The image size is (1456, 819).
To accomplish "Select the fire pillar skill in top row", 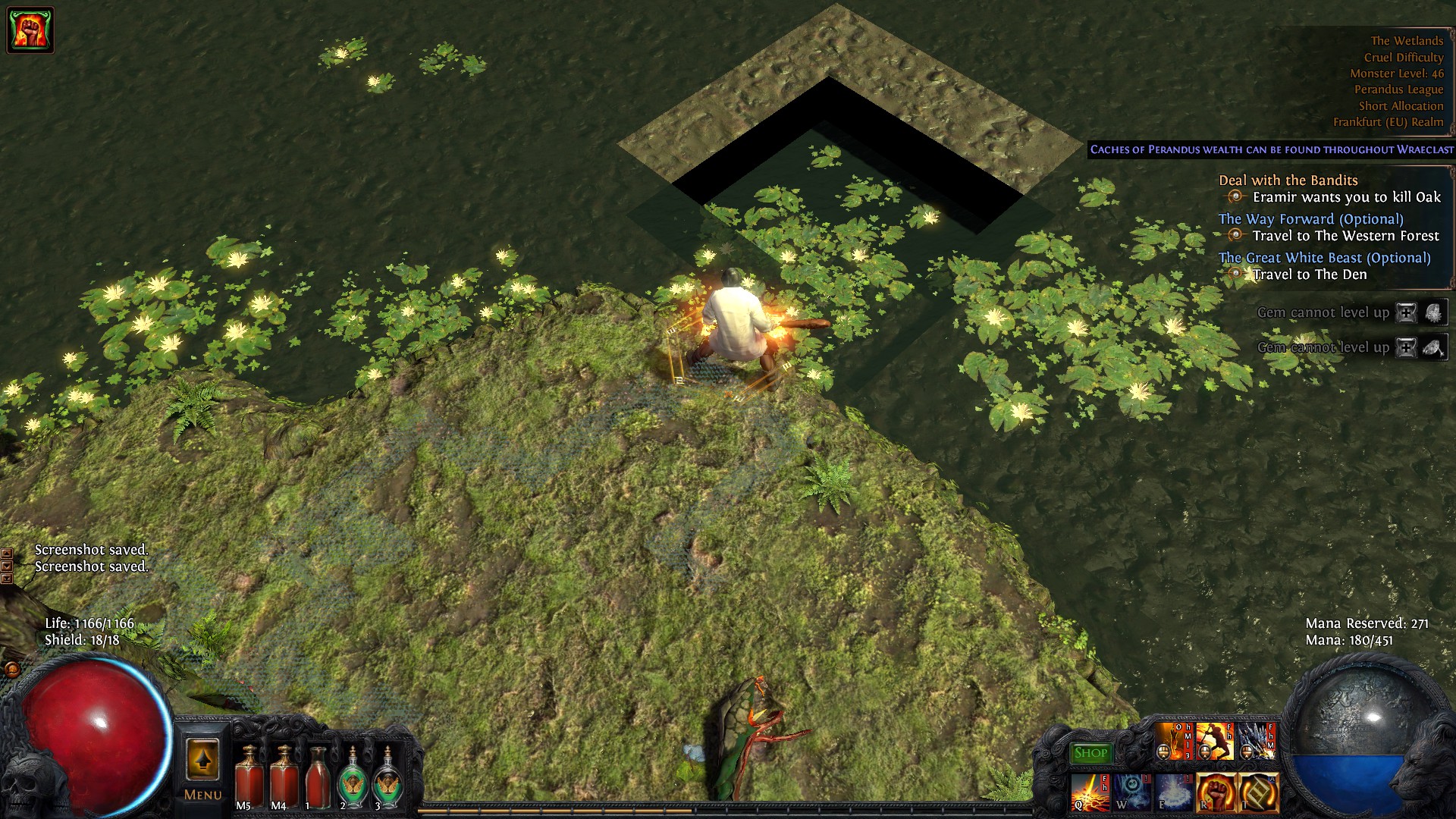I will [x=1172, y=741].
